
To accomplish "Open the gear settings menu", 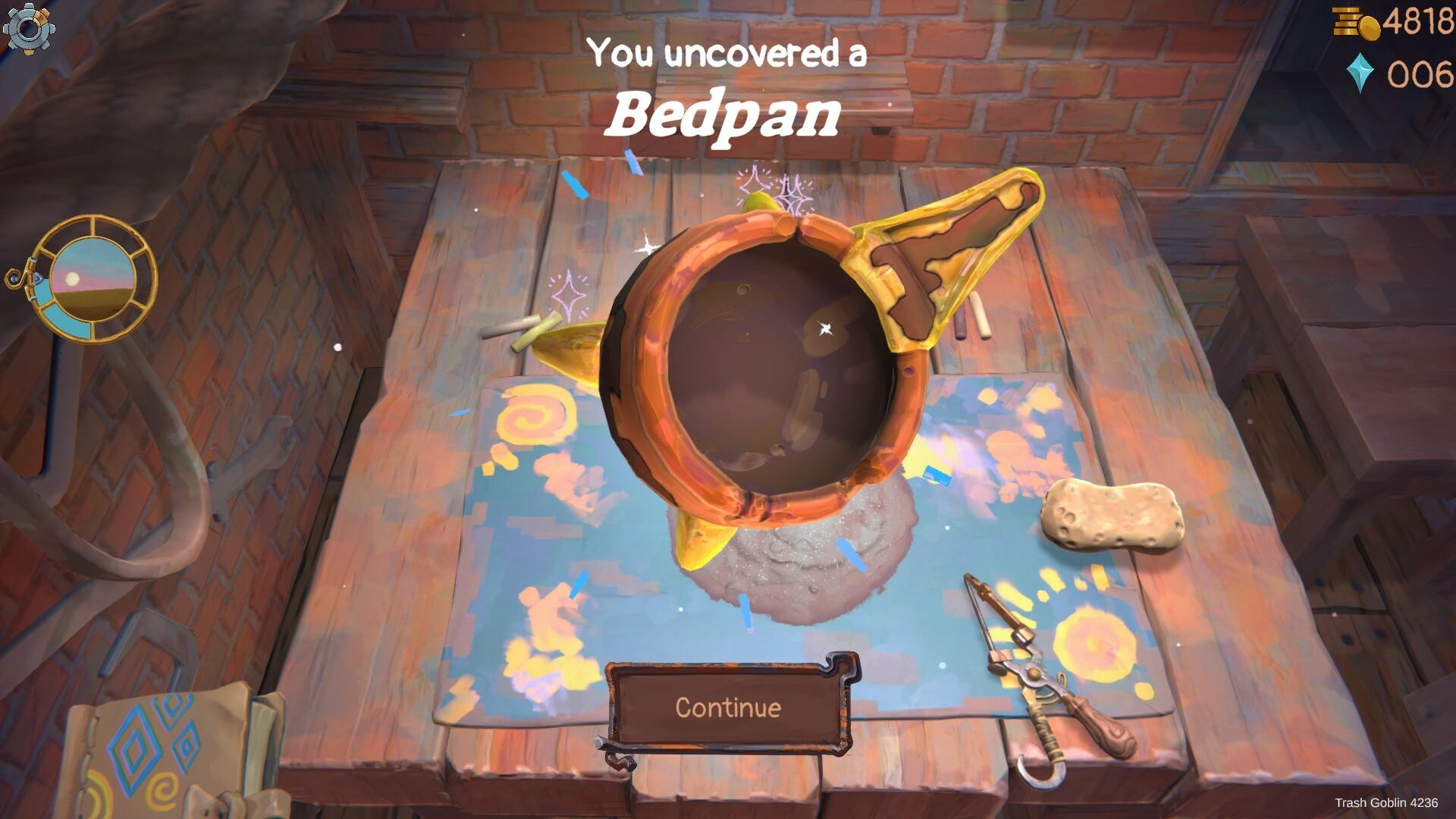I will 28,28.
